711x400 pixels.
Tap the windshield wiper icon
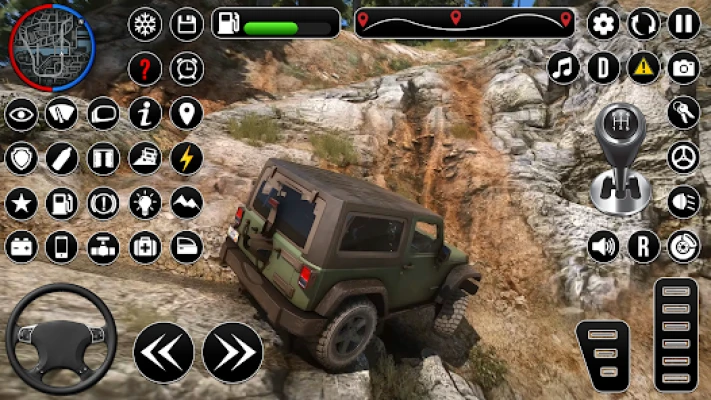point(62,113)
